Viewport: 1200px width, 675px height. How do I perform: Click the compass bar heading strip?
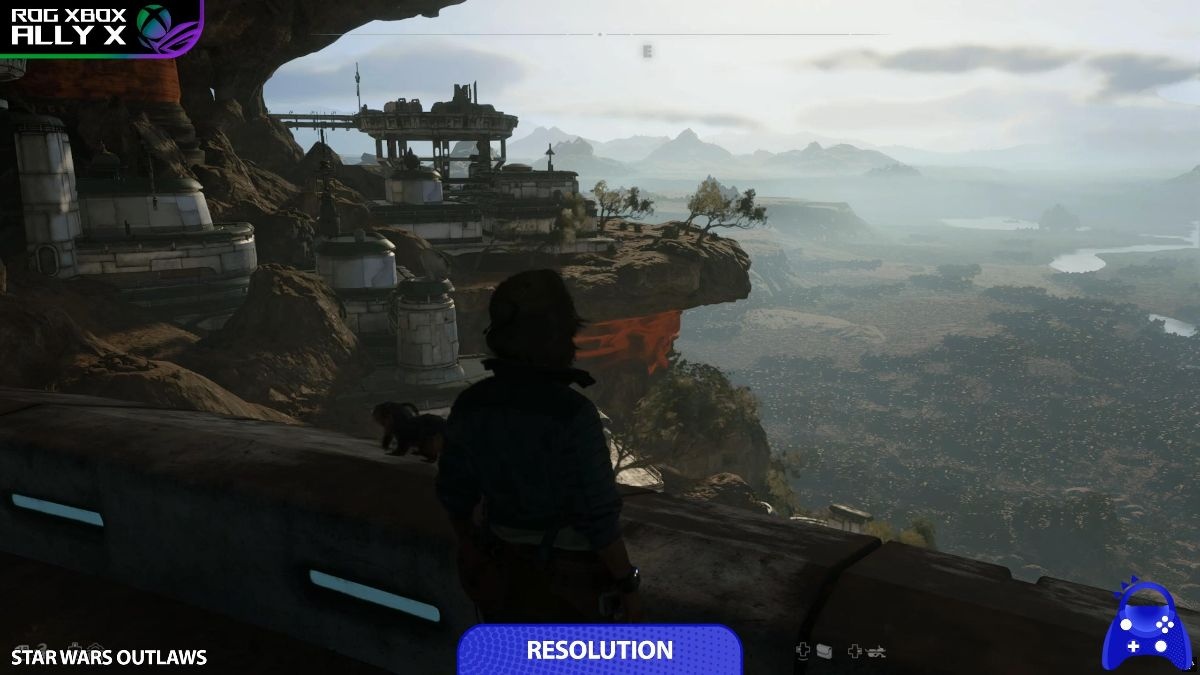point(600,35)
